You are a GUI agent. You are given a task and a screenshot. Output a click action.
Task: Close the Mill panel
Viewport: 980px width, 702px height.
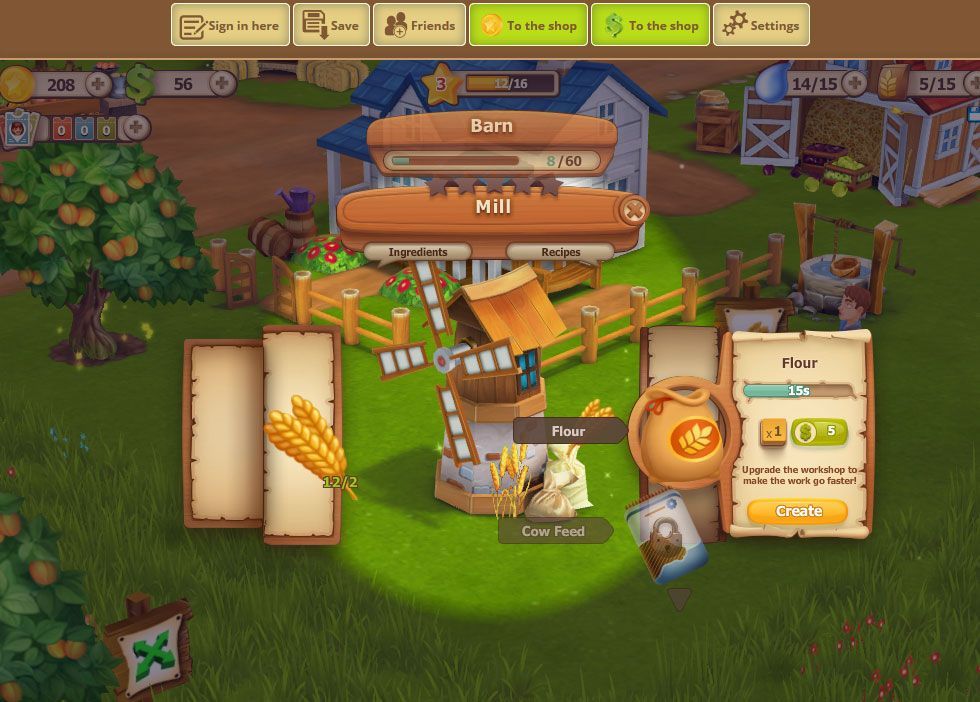(x=633, y=210)
